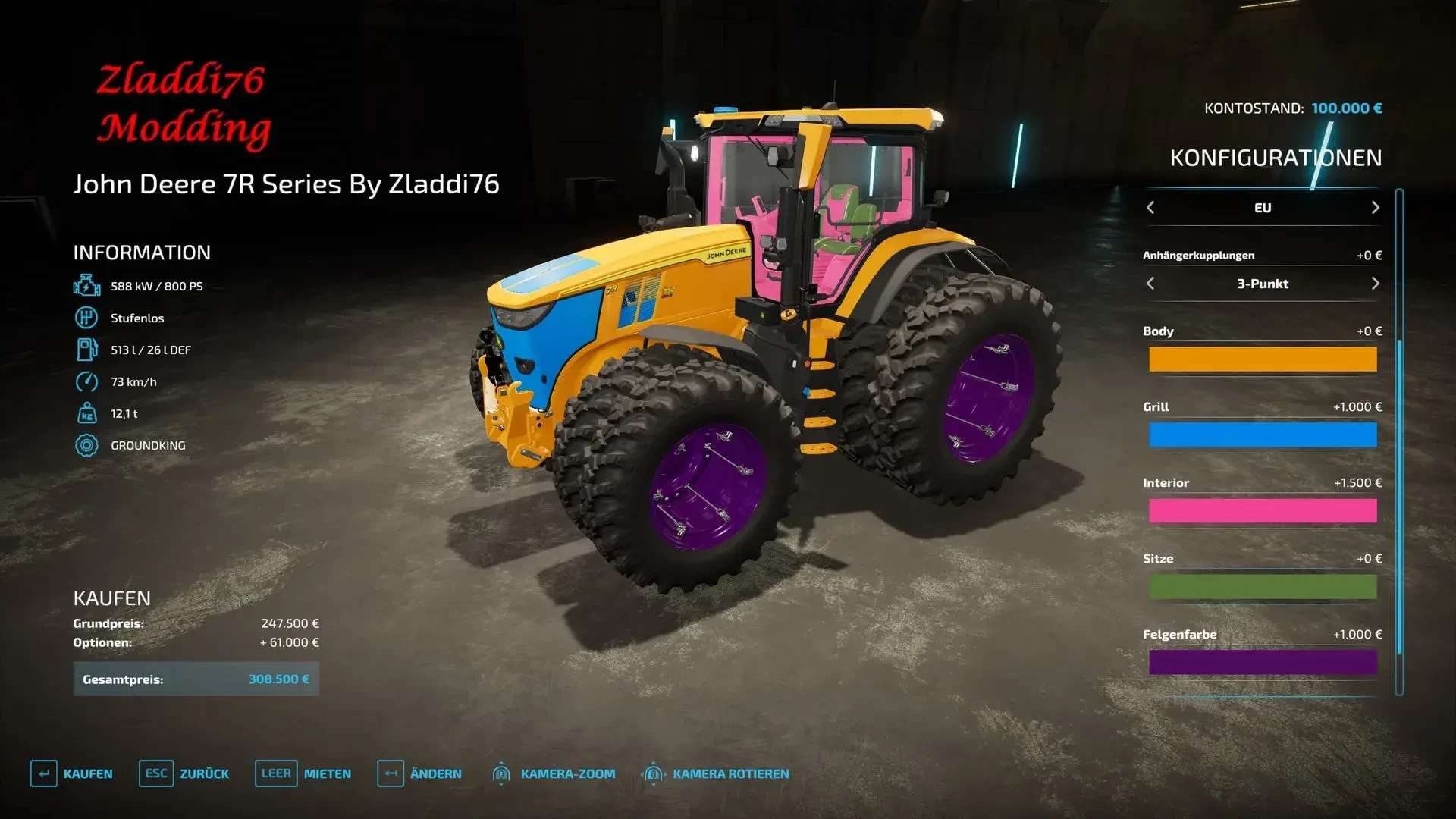Change the purple Felgenfarbe color swatch

[x=1262, y=663]
